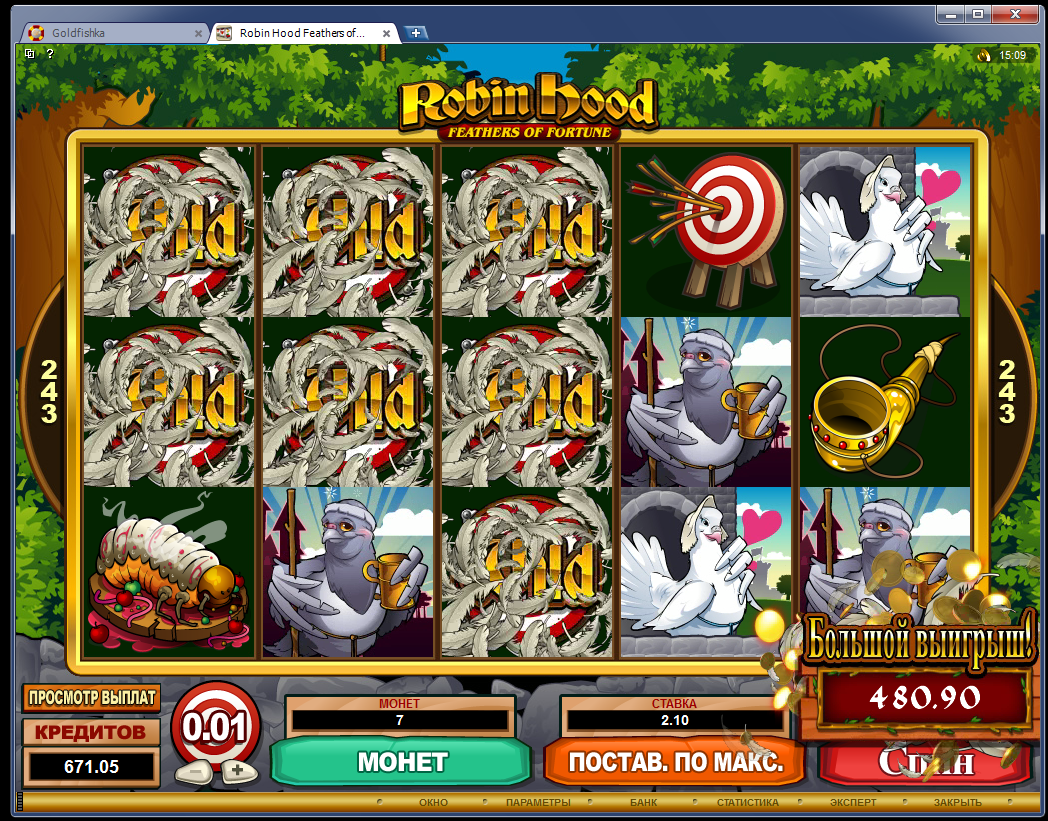
Task: Decrease coin value with the minus button
Action: [x=189, y=771]
